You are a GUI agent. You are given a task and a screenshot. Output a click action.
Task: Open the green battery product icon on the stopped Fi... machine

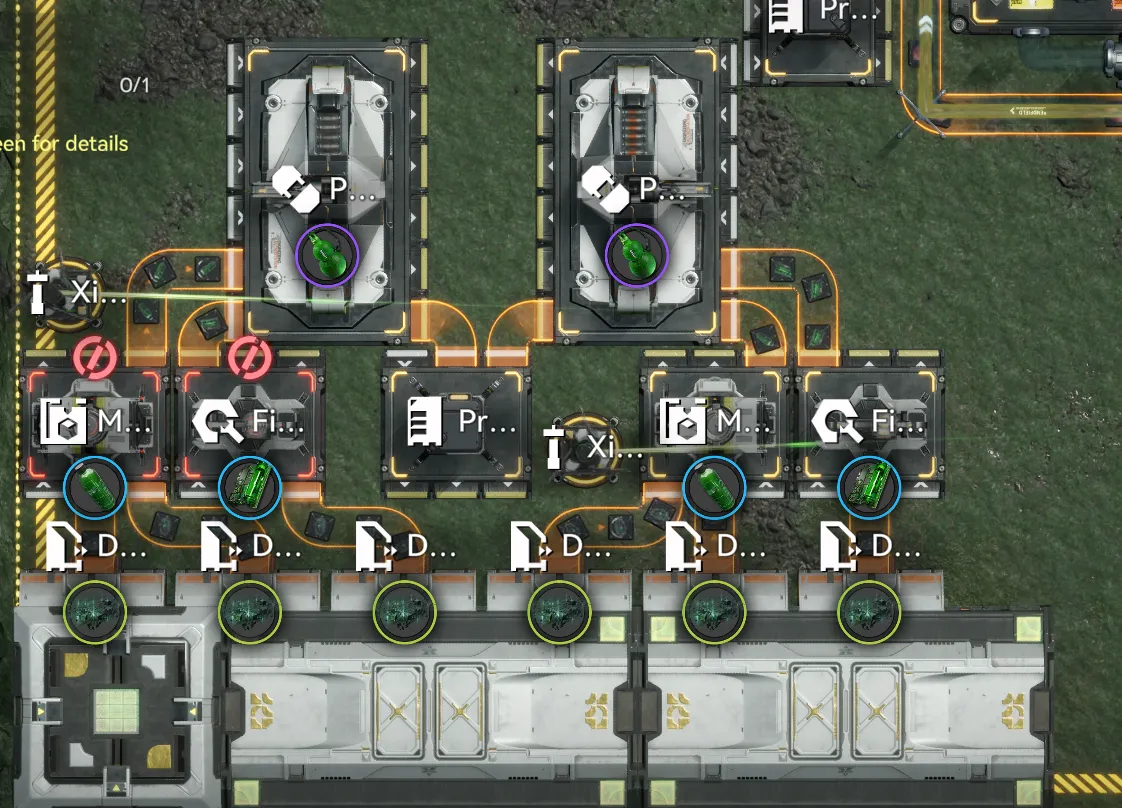pyautogui.click(x=249, y=489)
